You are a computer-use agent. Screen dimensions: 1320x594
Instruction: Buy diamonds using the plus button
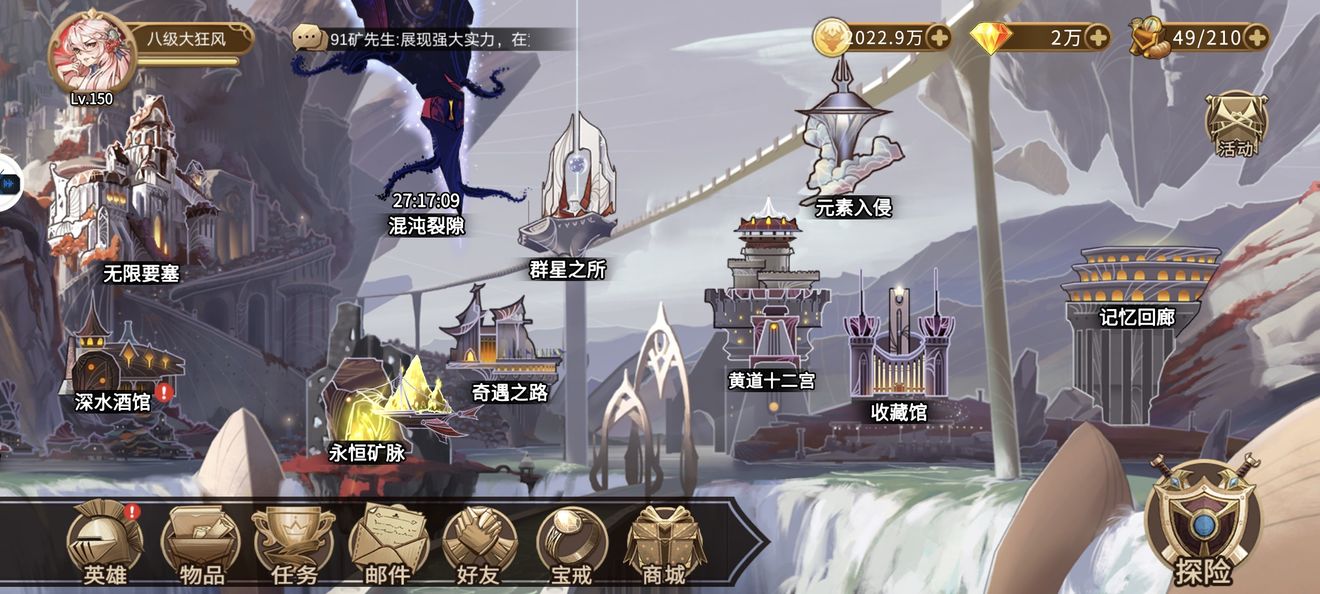(1097, 38)
